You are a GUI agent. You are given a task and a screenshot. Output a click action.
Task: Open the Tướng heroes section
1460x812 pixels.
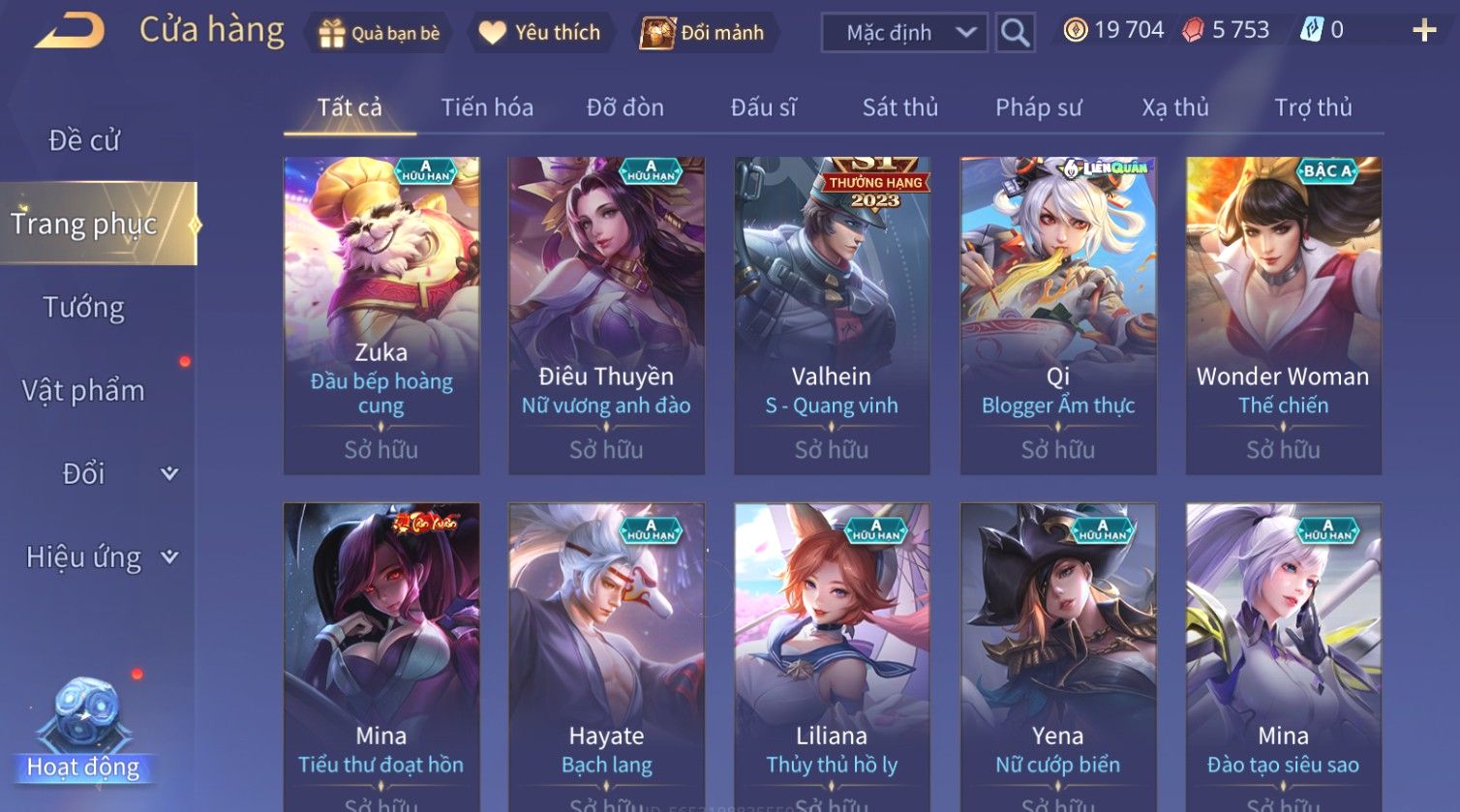click(x=84, y=308)
